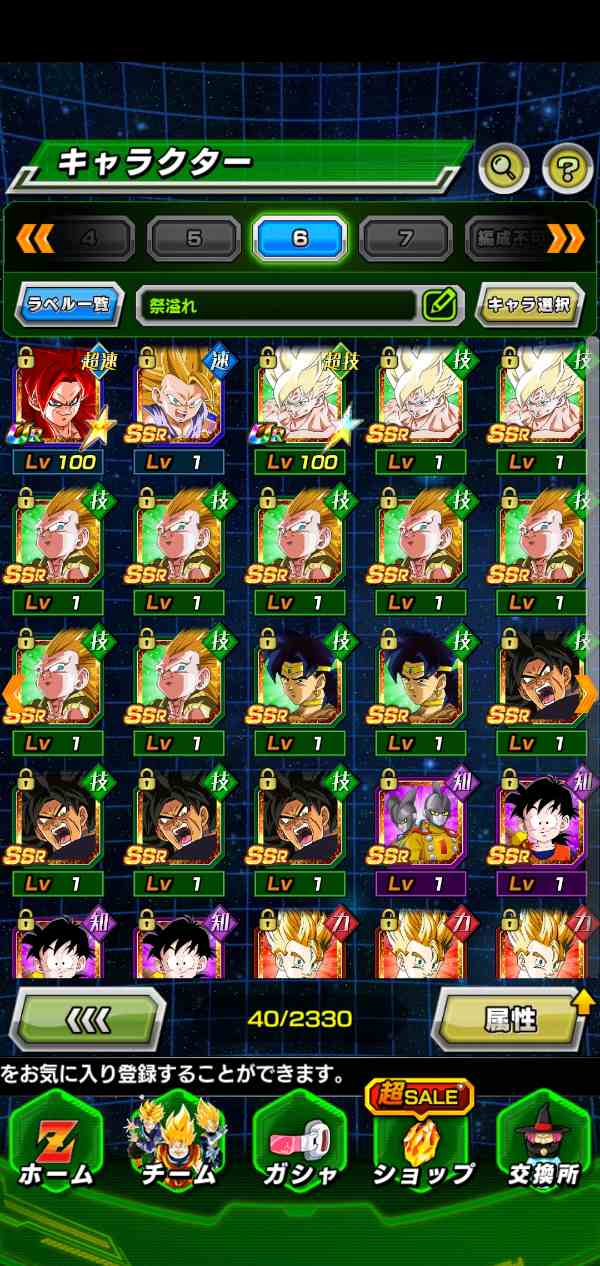Screen dimensions: 600x1266
Task: Open the ラベル一覧 label list
Action: tap(69, 305)
